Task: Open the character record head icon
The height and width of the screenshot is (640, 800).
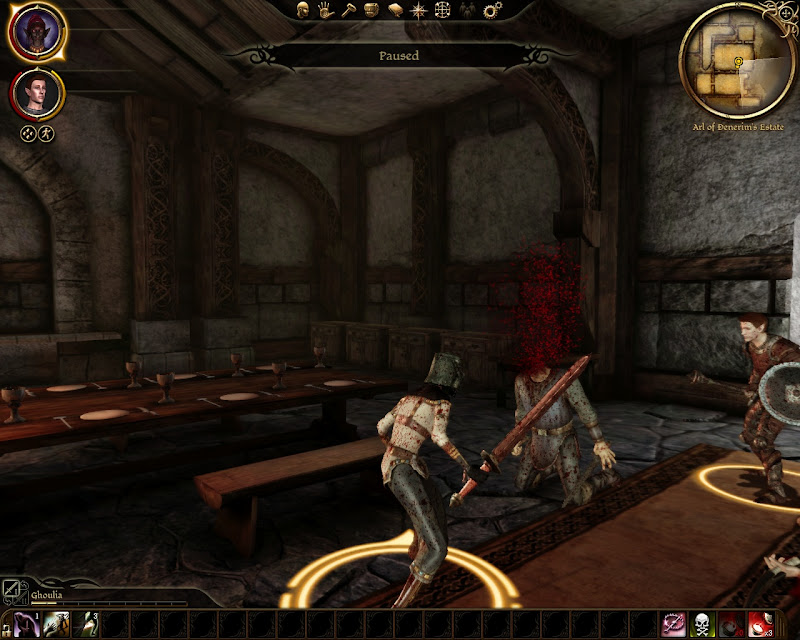Action: [x=302, y=10]
